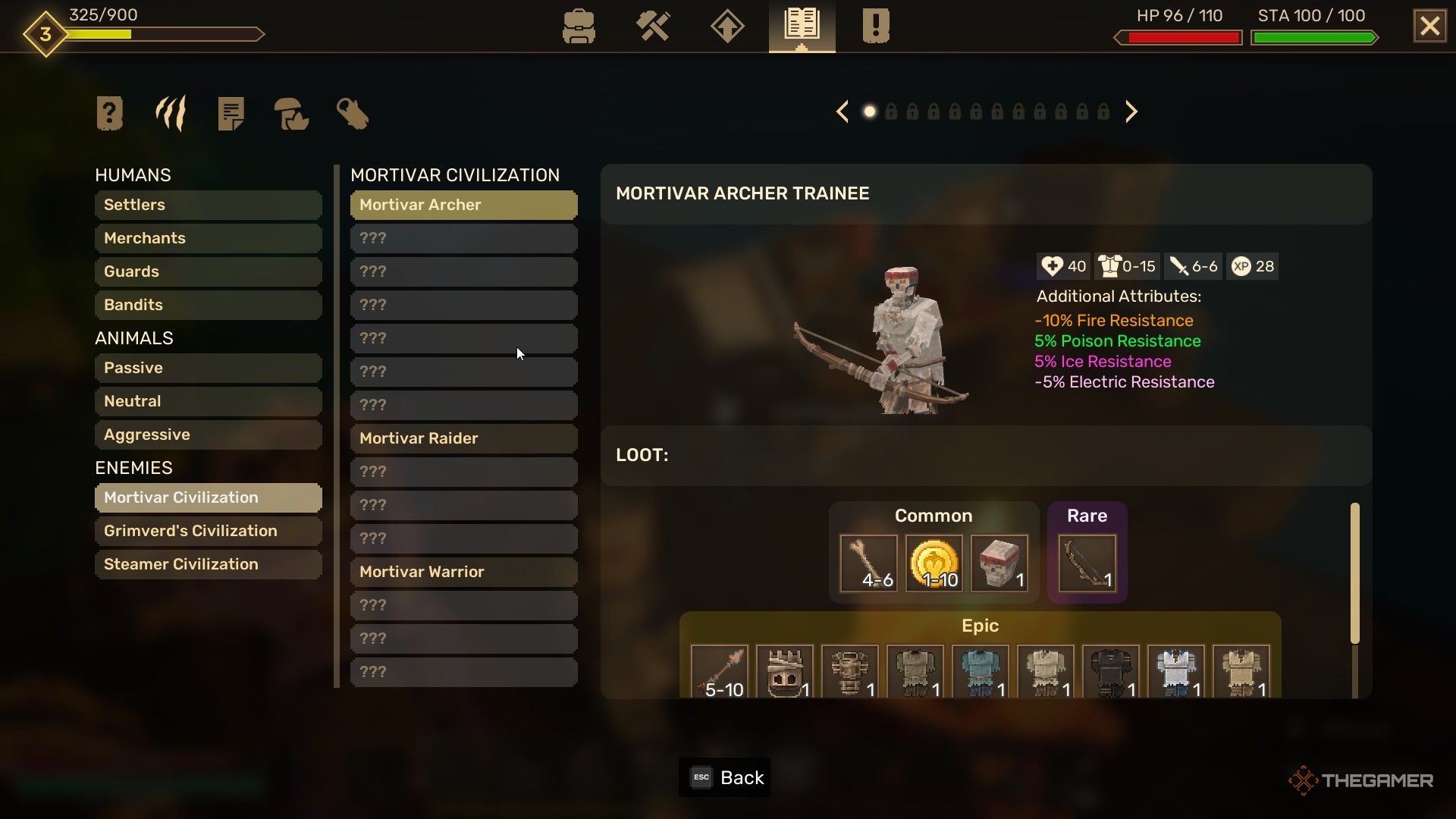Choose the Merchants category
1456x819 pixels.
[x=208, y=238]
